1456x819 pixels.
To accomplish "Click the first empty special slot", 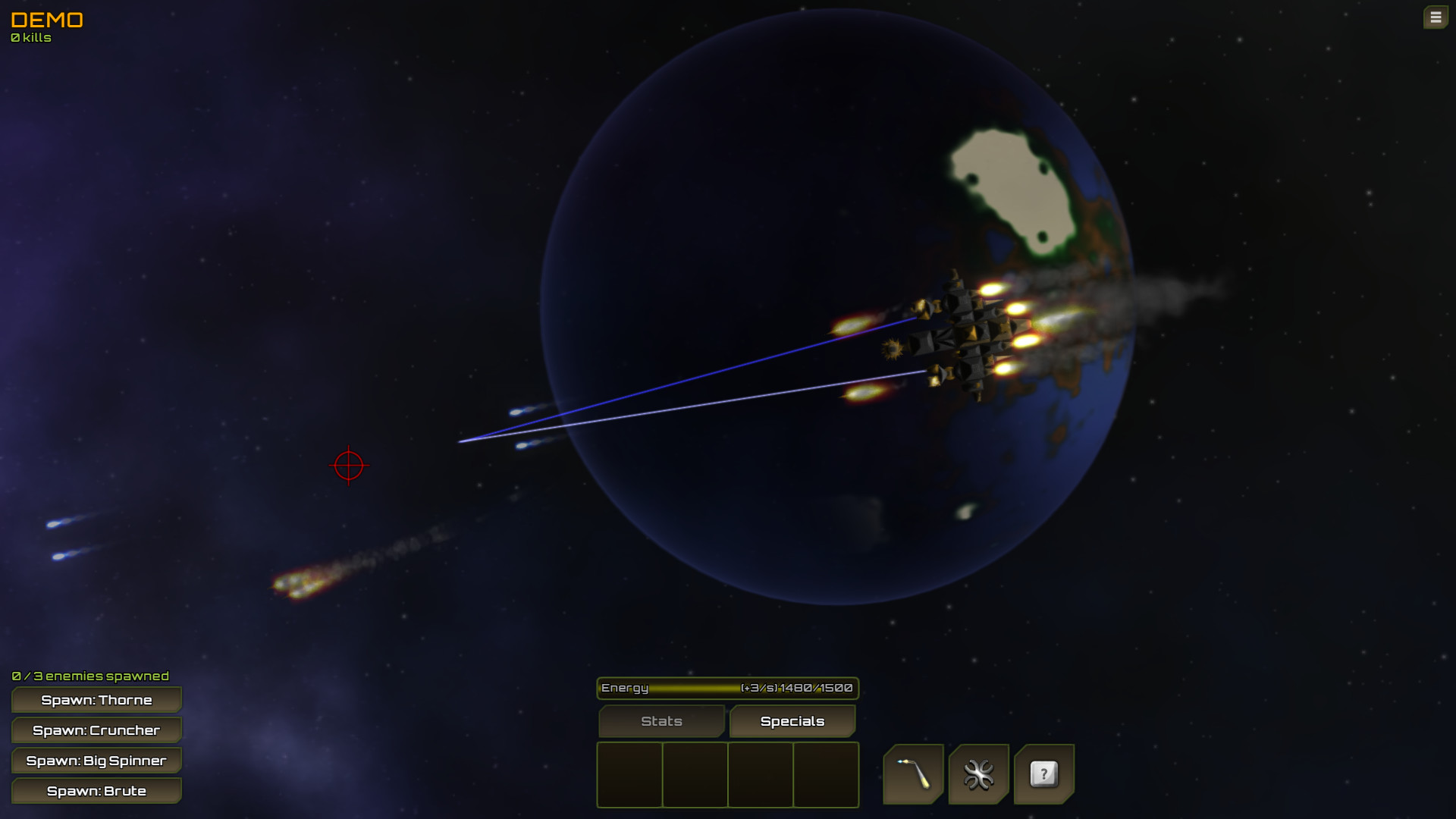I will 629,775.
